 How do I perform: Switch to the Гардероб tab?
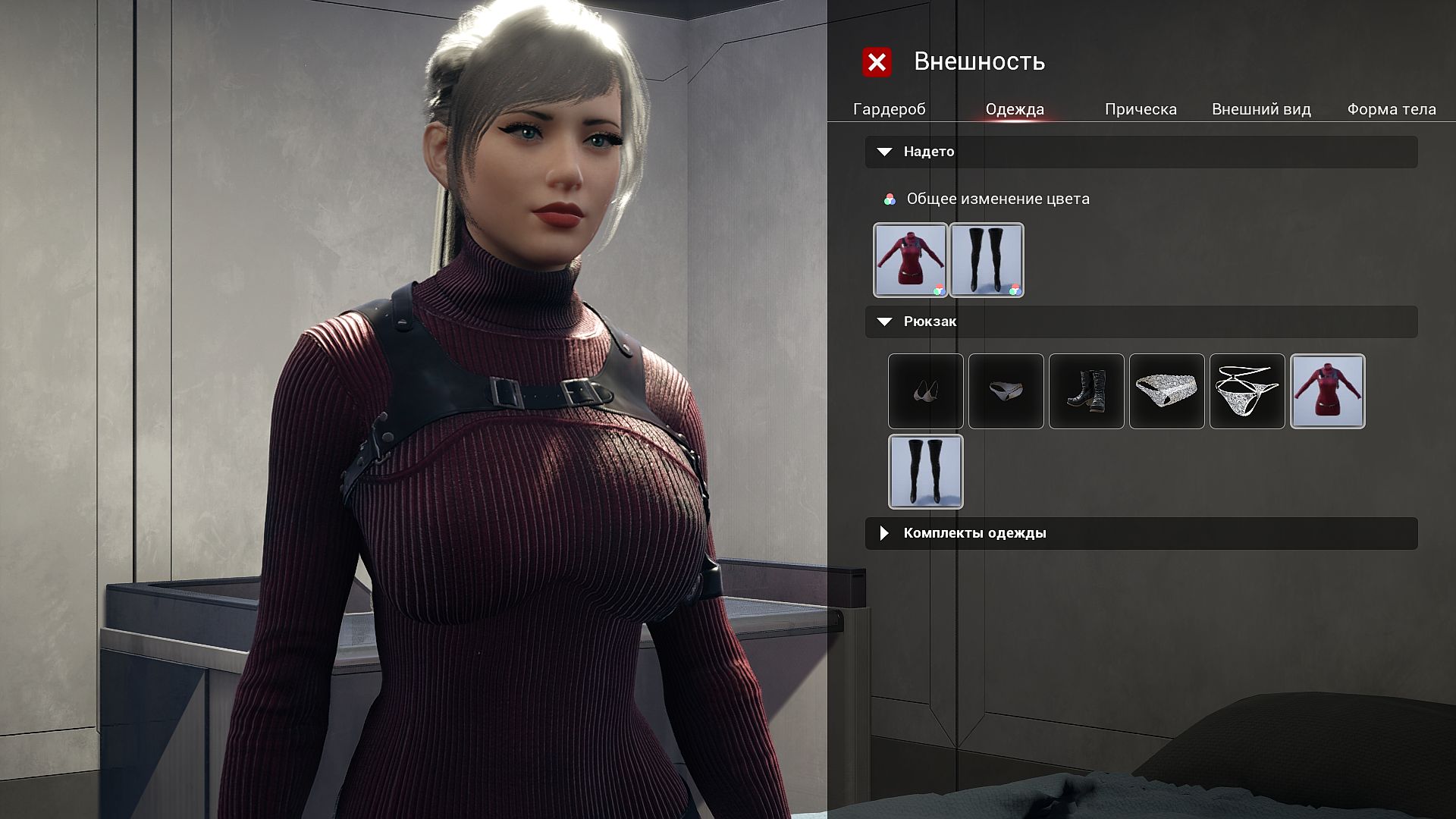[889, 109]
